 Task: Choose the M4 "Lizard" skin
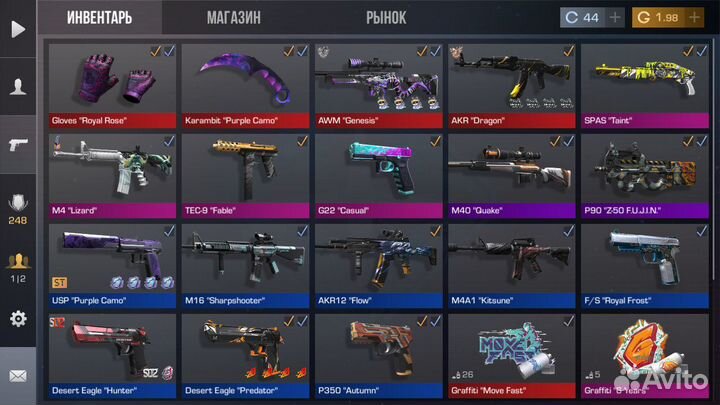tap(112, 174)
